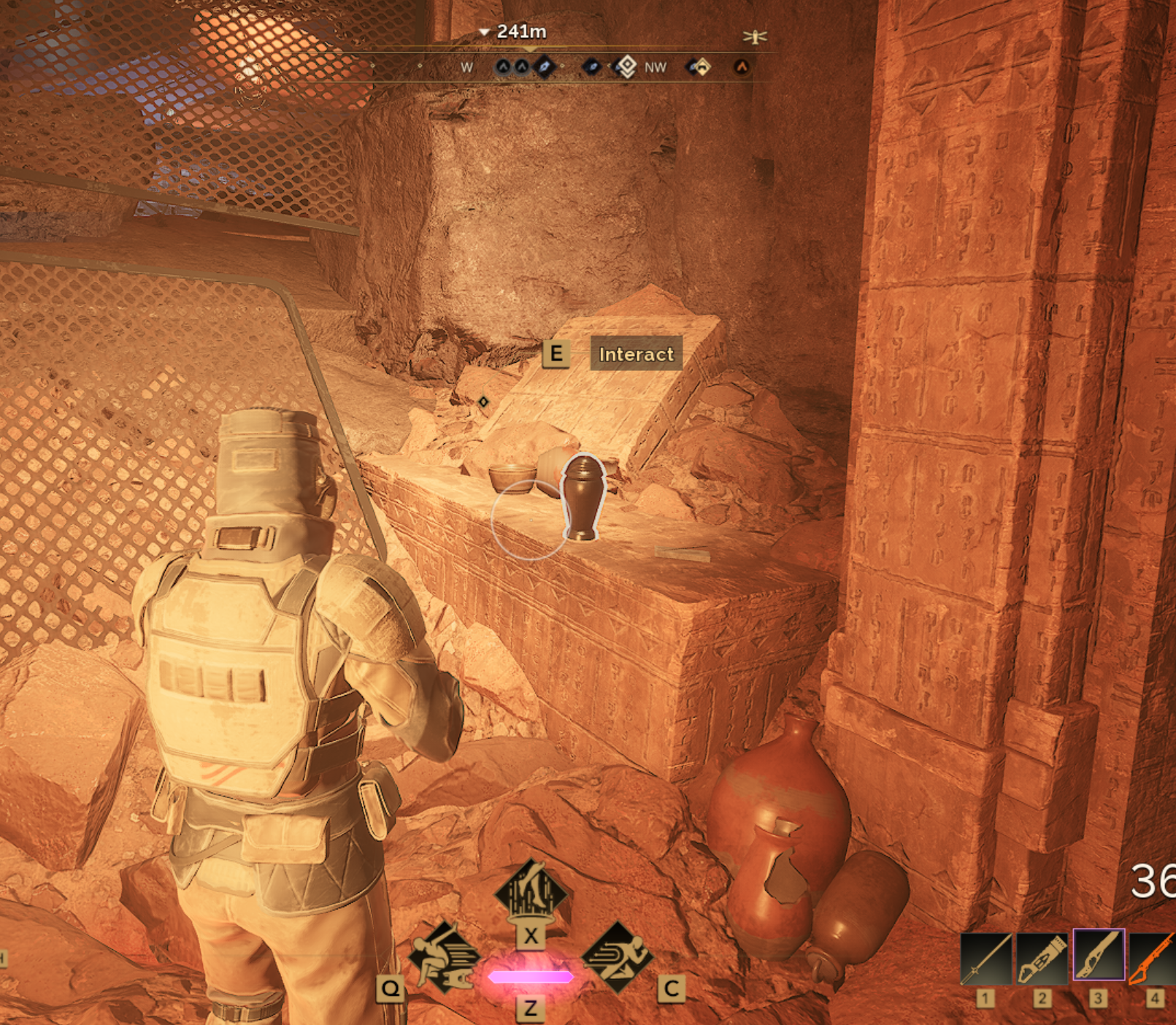This screenshot has width=1176, height=1025.
Task: Use the sprinting runner dash ability icon
Action: [618, 957]
